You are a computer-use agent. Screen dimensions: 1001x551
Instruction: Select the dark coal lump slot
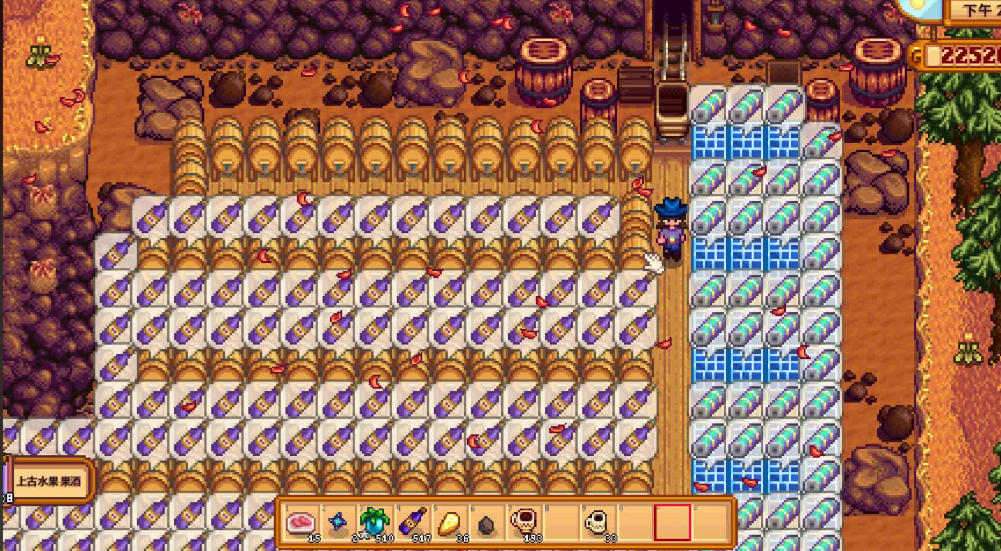point(486,523)
